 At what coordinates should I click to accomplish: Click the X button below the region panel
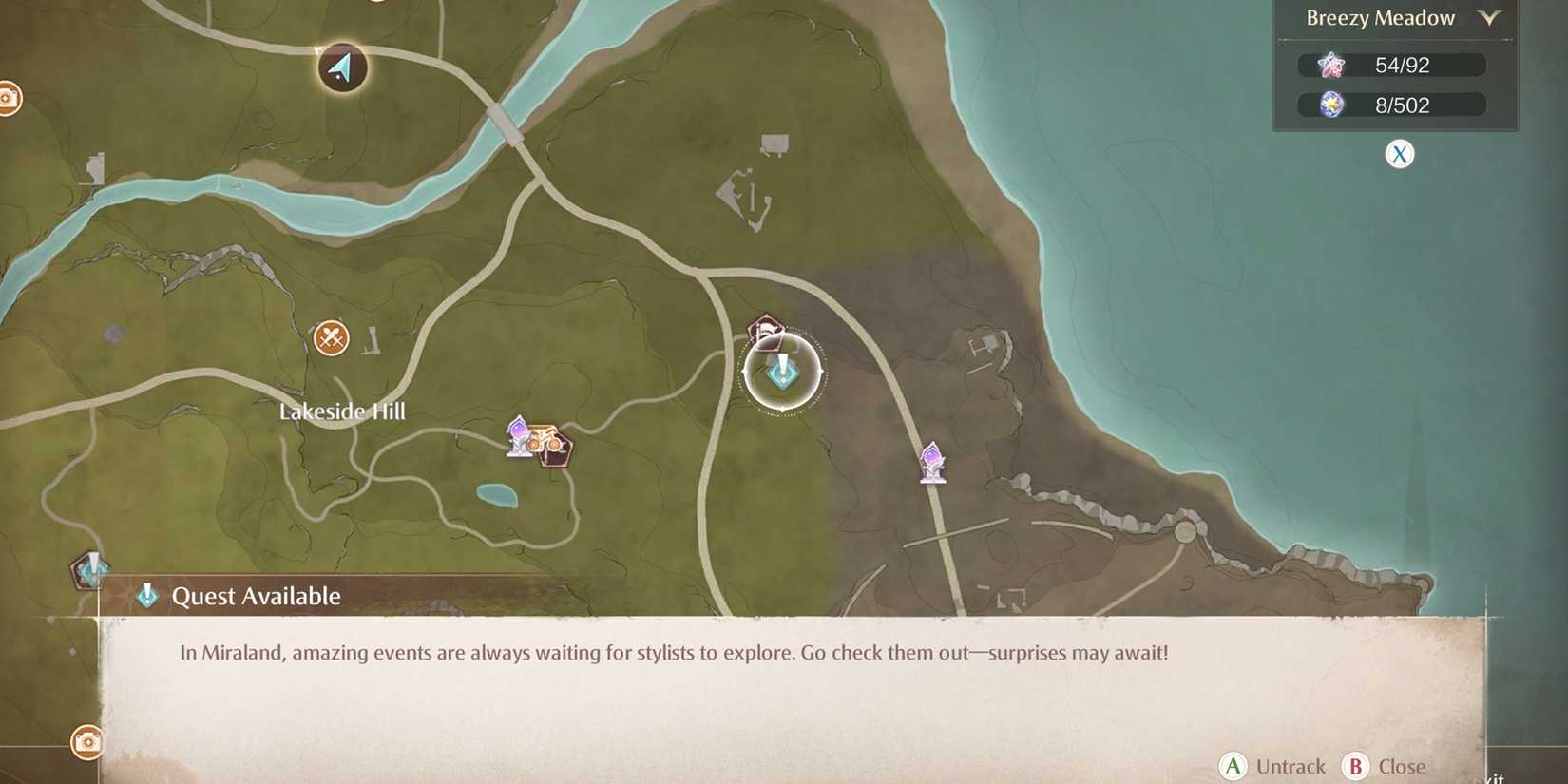point(1399,153)
